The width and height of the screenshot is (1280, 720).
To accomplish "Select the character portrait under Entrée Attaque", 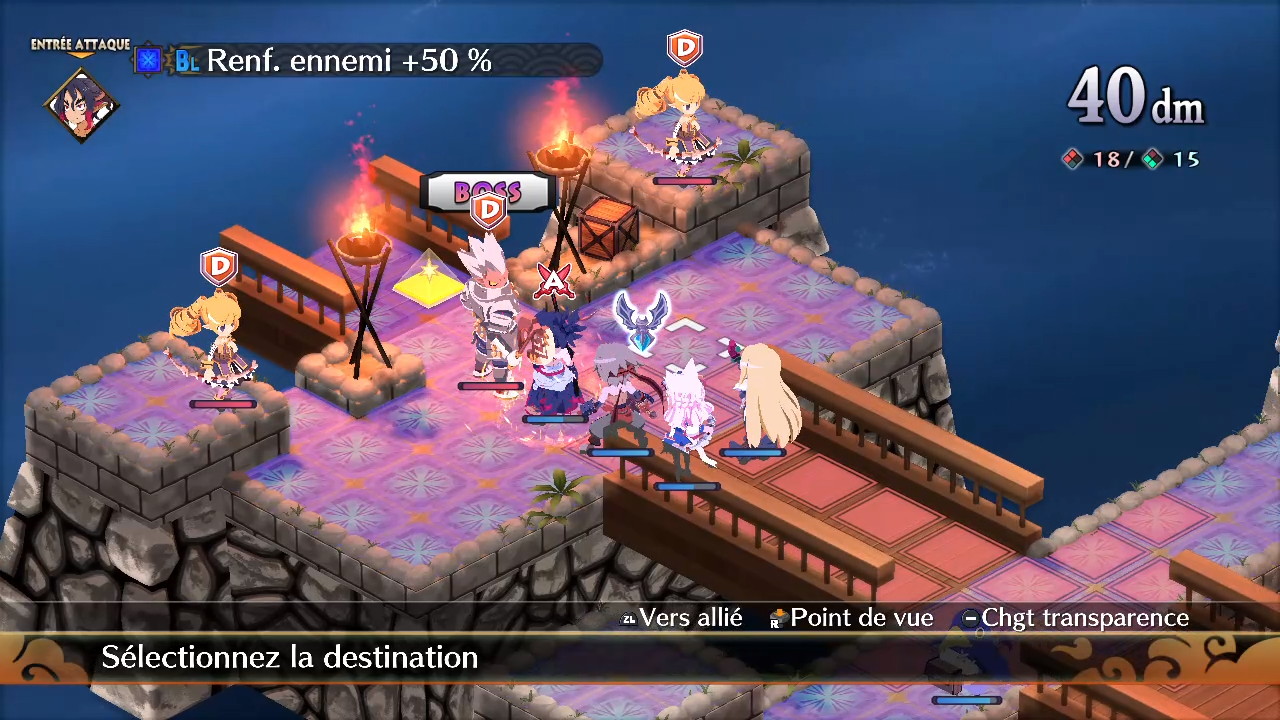I will pyautogui.click(x=81, y=103).
